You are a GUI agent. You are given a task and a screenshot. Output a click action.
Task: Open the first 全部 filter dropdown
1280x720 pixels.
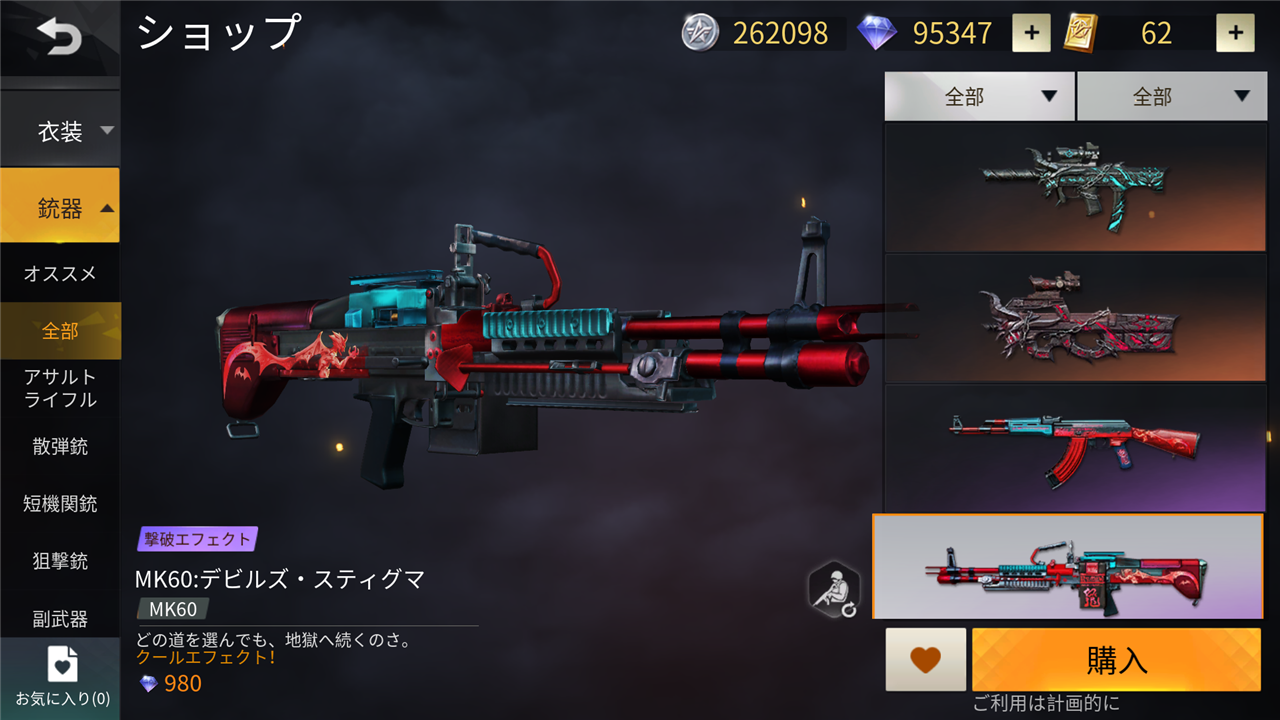pos(979,97)
